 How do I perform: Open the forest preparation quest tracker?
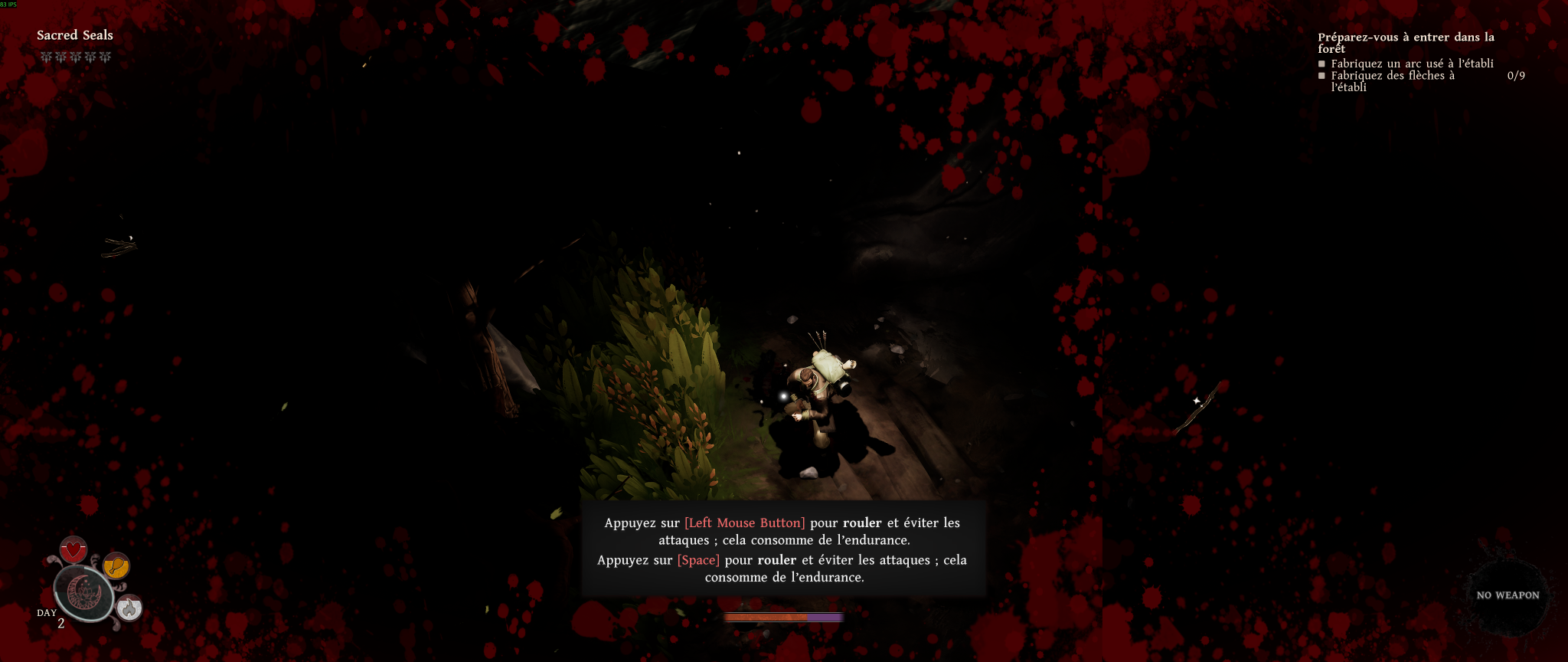tap(1406, 42)
